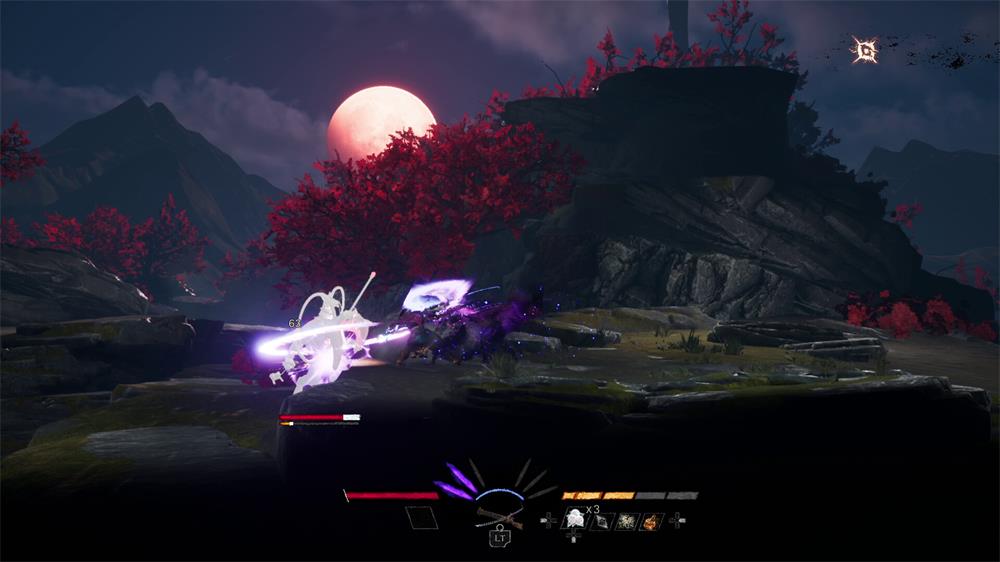1000x562 pixels.
Task: Use the dark shard item slot
Action: [x=601, y=521]
